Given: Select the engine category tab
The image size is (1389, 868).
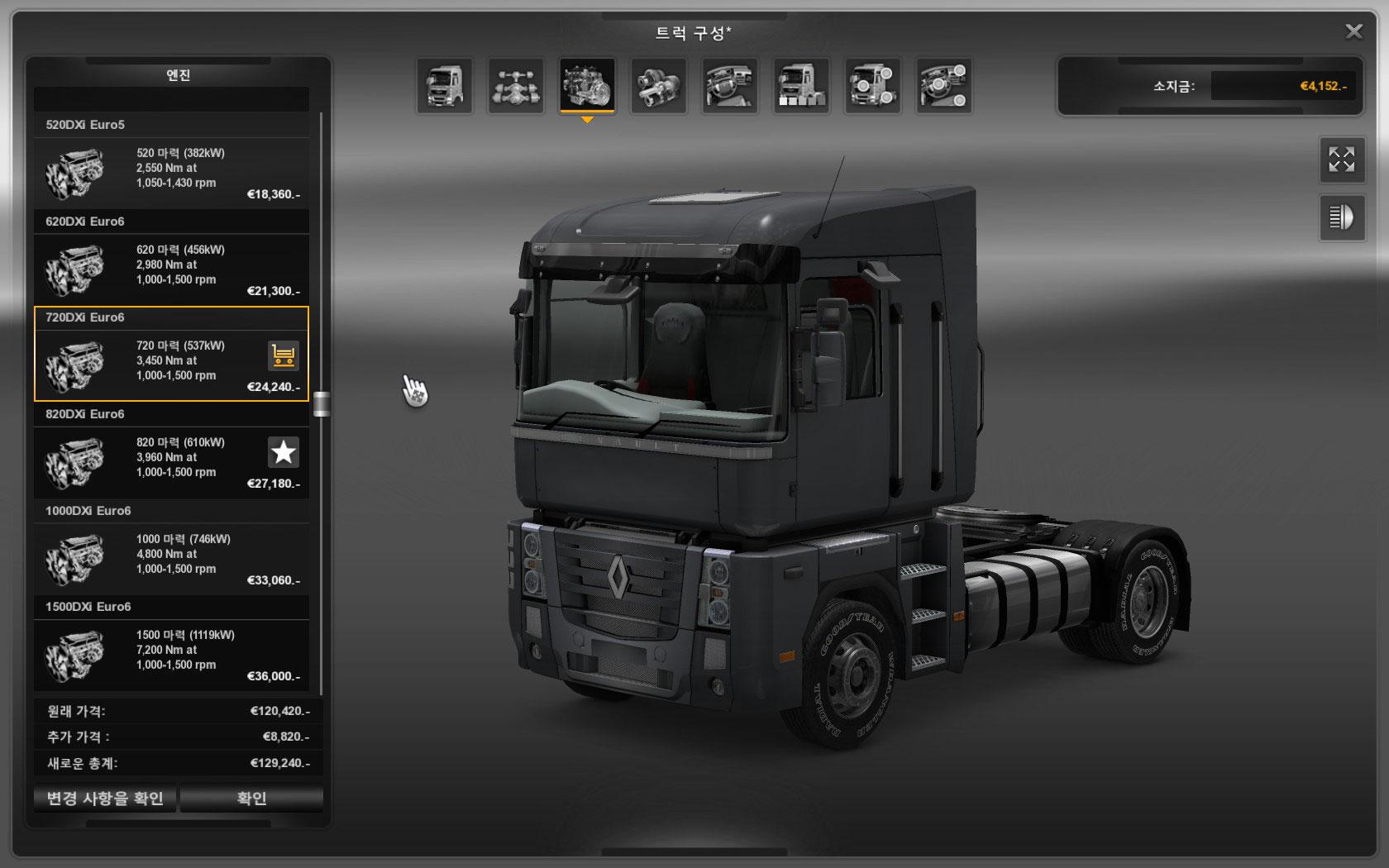Looking at the screenshot, I should (x=587, y=85).
